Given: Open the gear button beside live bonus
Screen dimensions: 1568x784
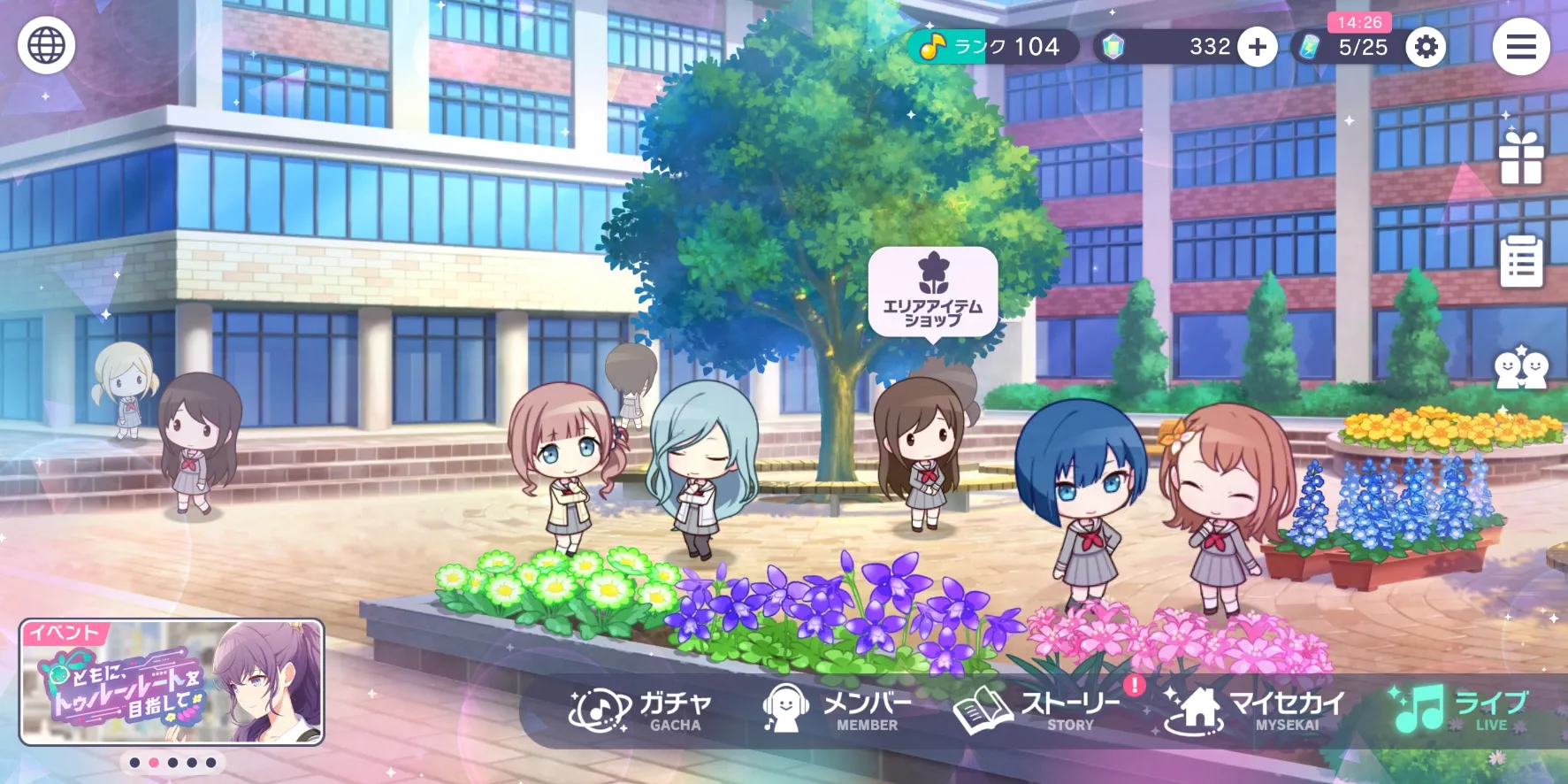Looking at the screenshot, I should 1426,47.
